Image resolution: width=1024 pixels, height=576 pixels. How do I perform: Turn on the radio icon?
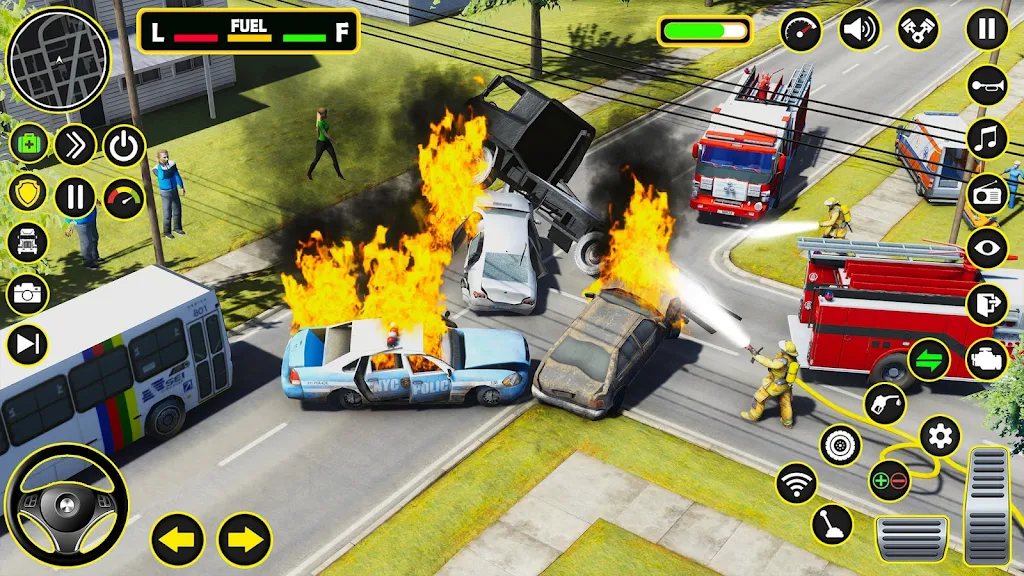(x=987, y=194)
